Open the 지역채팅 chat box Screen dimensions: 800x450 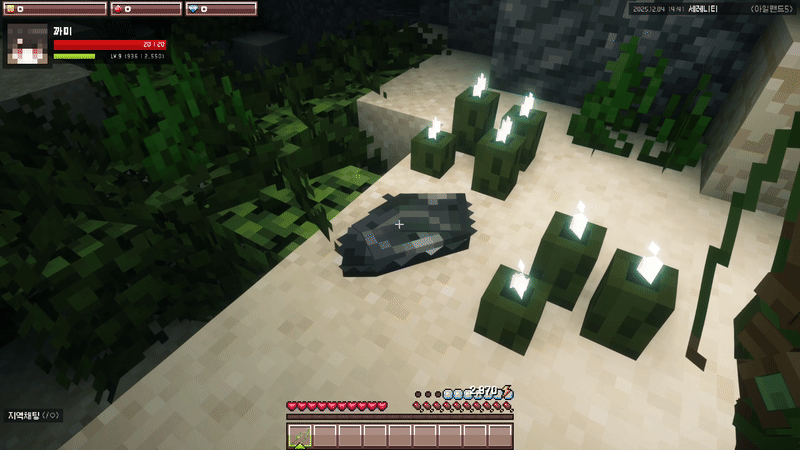click(x=34, y=415)
